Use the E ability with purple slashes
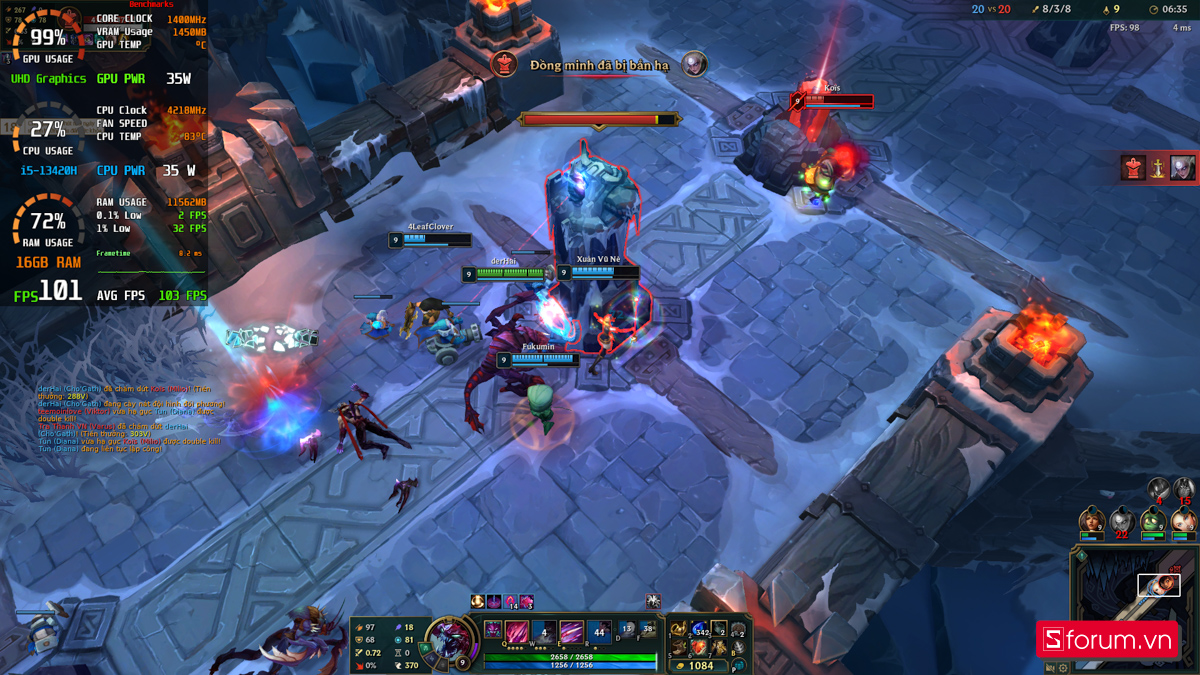This screenshot has width=1200, height=675. pos(572,633)
